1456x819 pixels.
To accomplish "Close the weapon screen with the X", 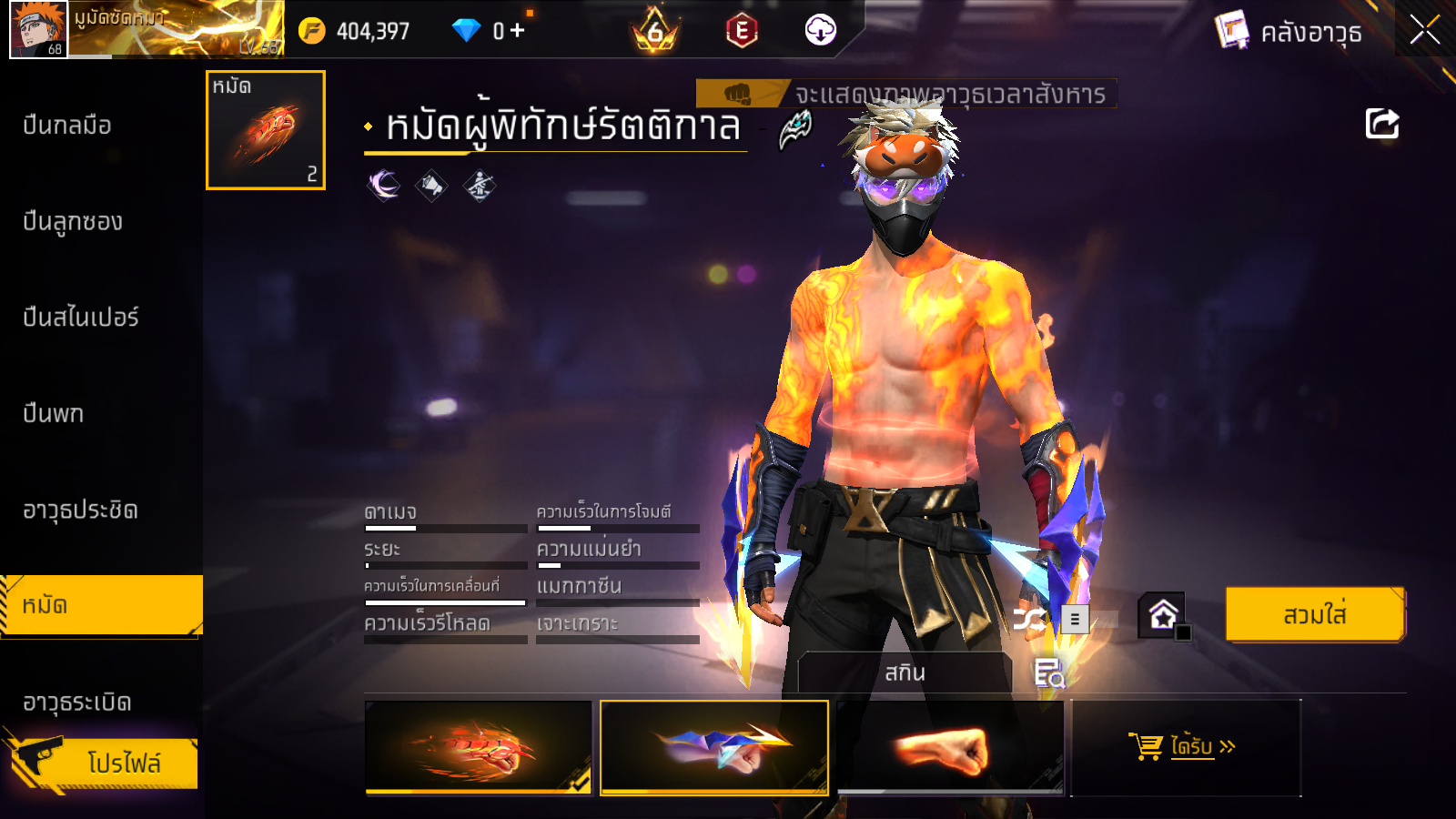I will coord(1424,31).
